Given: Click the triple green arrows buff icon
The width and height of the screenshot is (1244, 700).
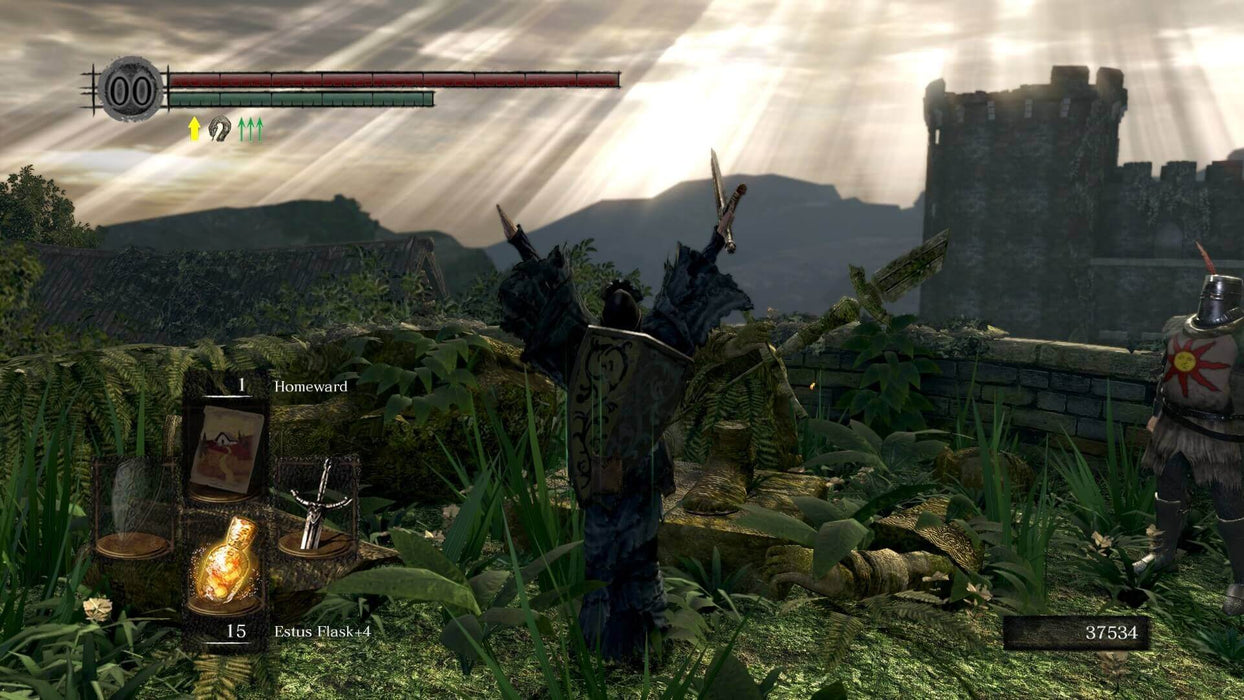Looking at the screenshot, I should click(x=250, y=129).
